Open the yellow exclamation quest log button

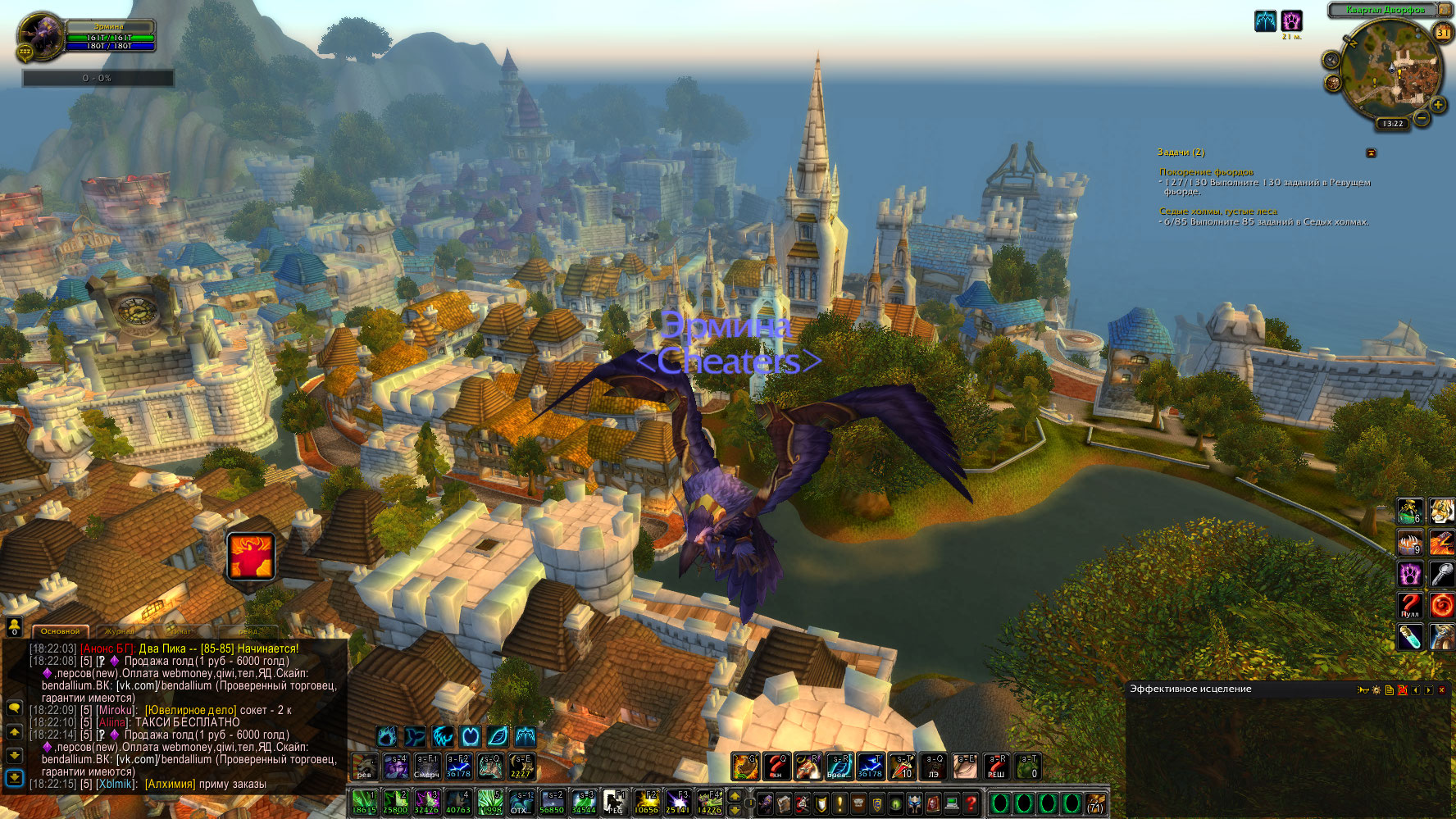click(x=839, y=803)
